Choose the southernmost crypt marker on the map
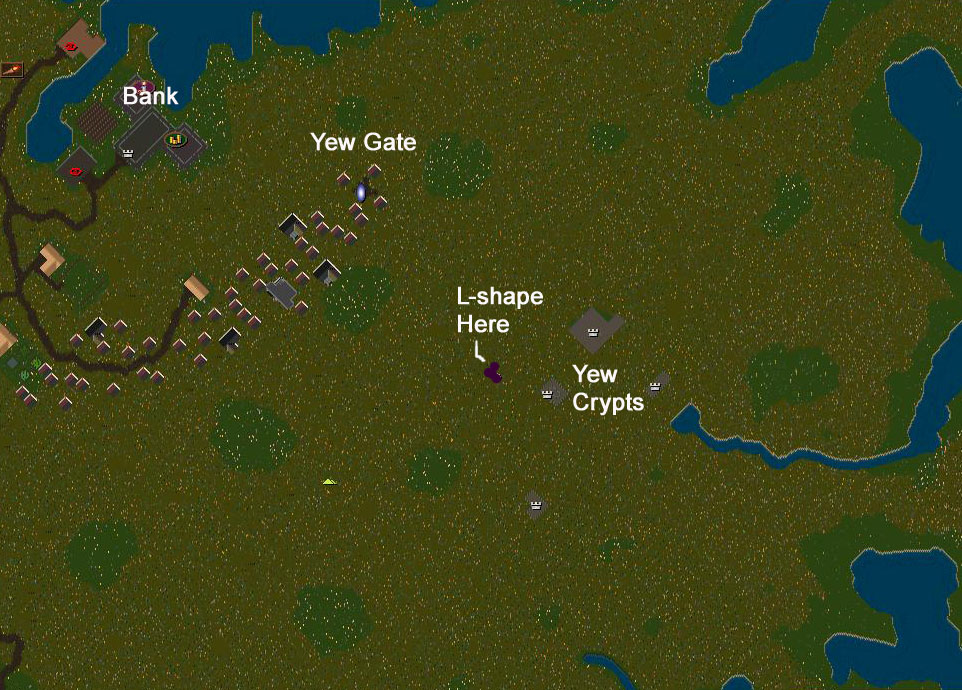This screenshot has height=690, width=962. point(536,504)
